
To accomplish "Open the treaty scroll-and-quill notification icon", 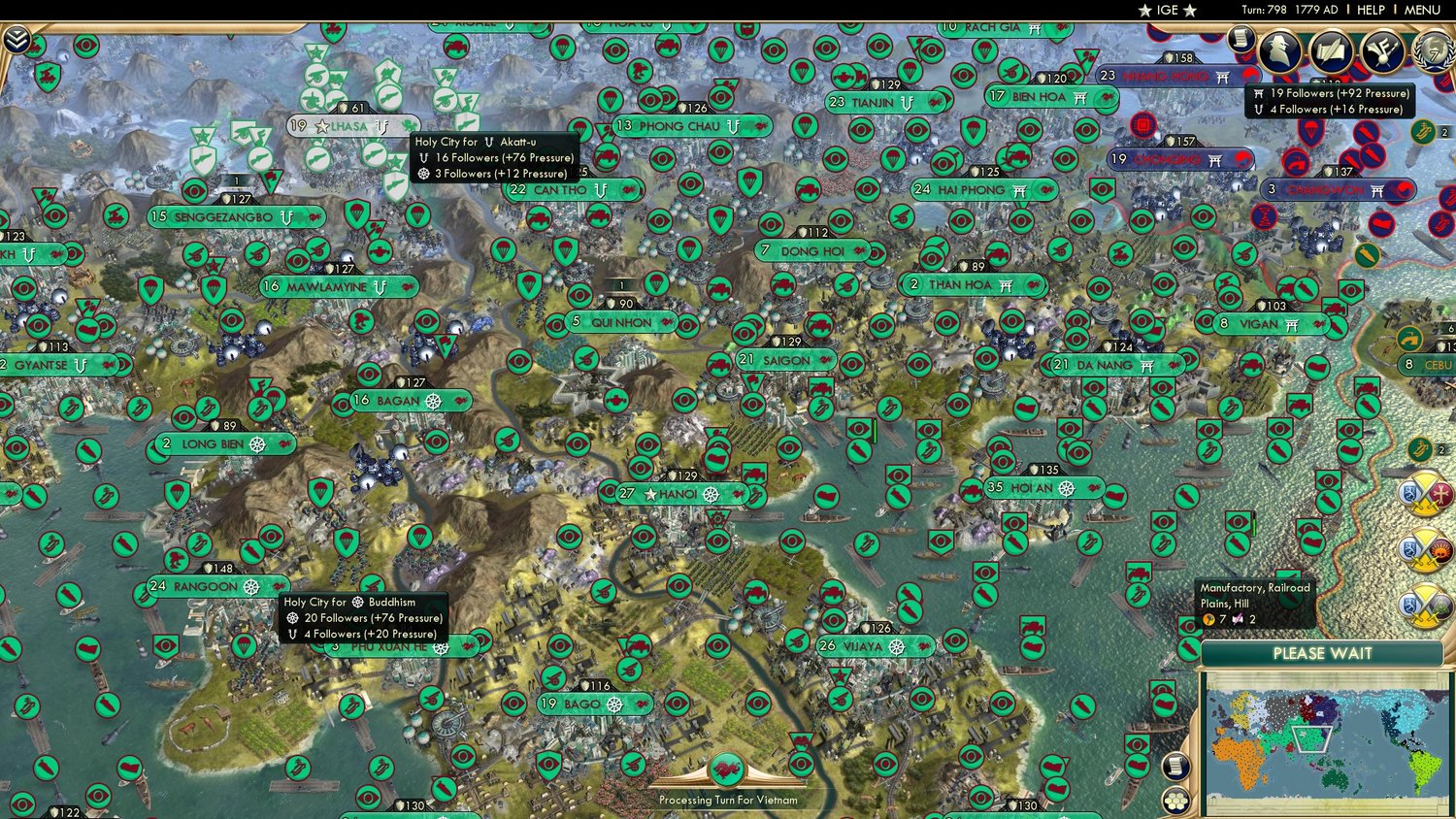I will coord(1332,49).
